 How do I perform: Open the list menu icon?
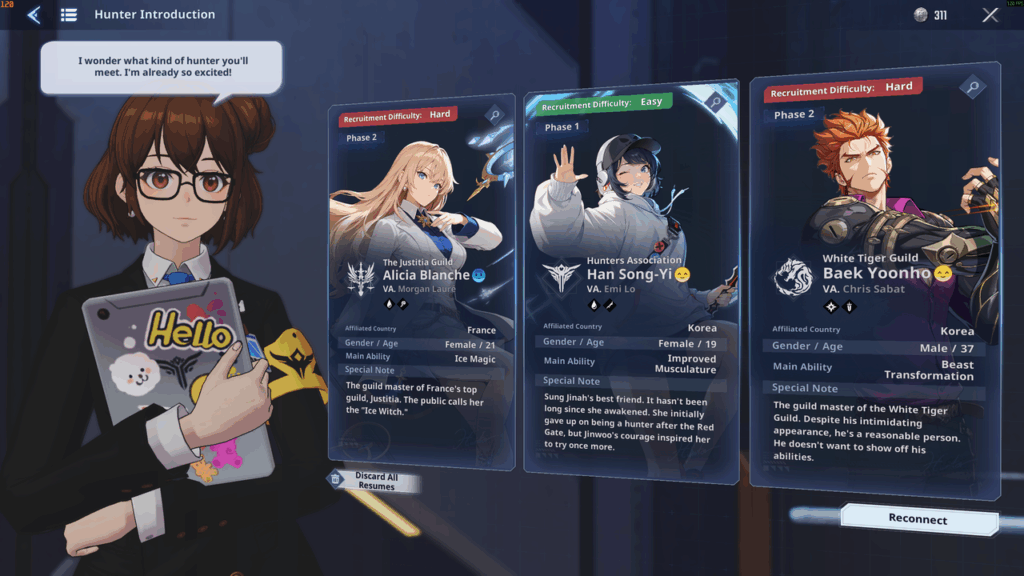coord(69,15)
